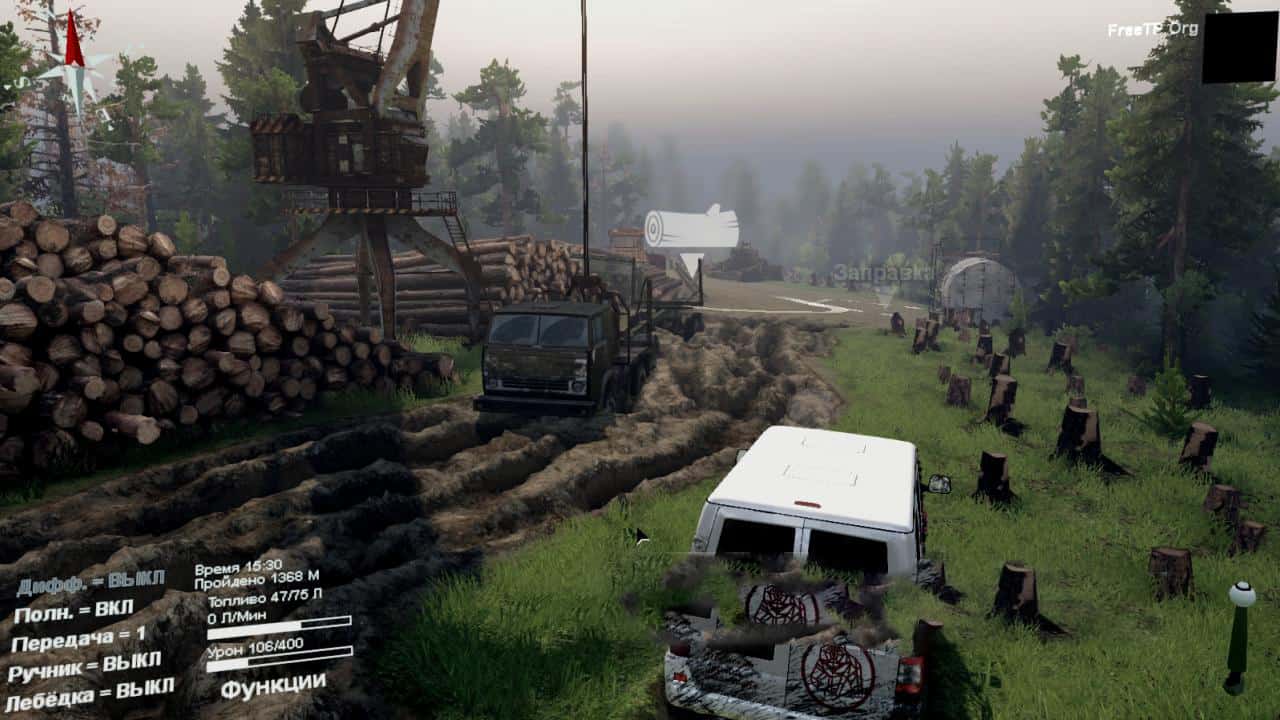This screenshot has width=1280, height=720.
Task: Select the Заправка fuel station marker
Action: click(x=882, y=274)
